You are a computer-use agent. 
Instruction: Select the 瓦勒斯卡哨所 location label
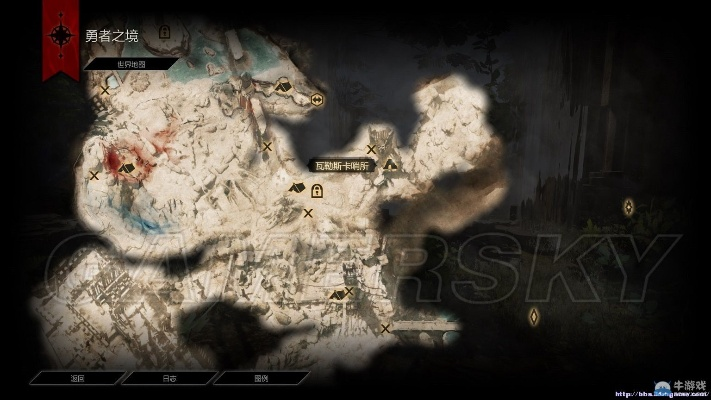tap(340, 167)
